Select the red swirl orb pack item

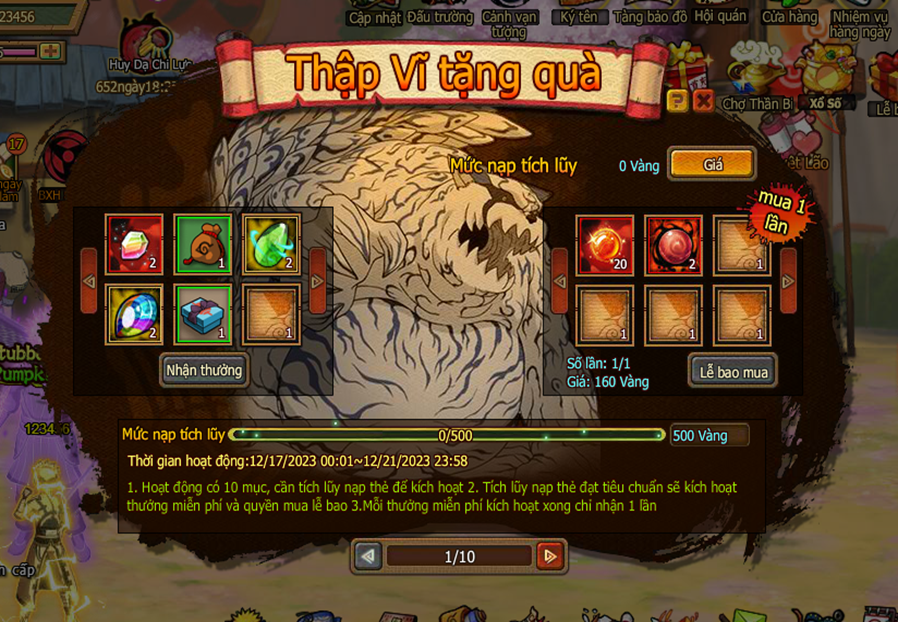[673, 244]
